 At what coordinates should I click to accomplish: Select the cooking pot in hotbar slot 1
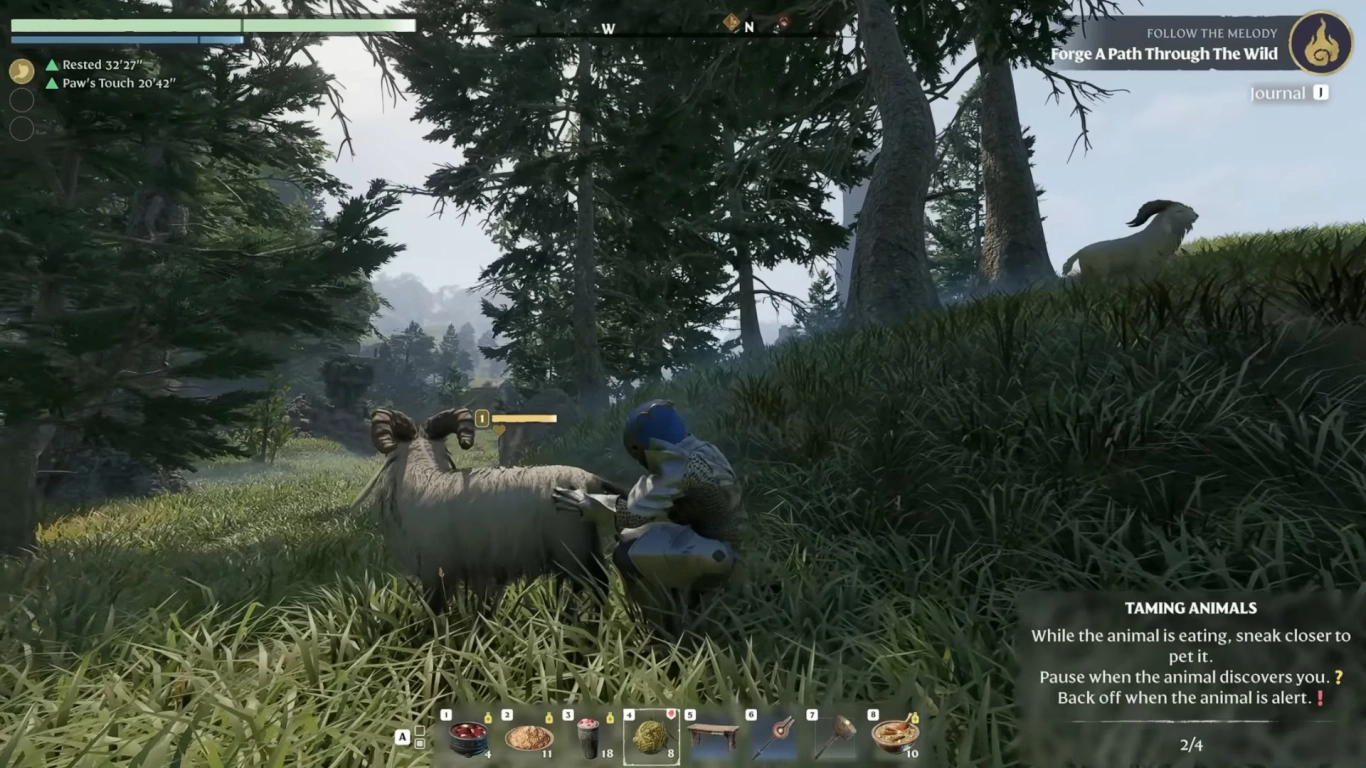pyautogui.click(x=466, y=740)
